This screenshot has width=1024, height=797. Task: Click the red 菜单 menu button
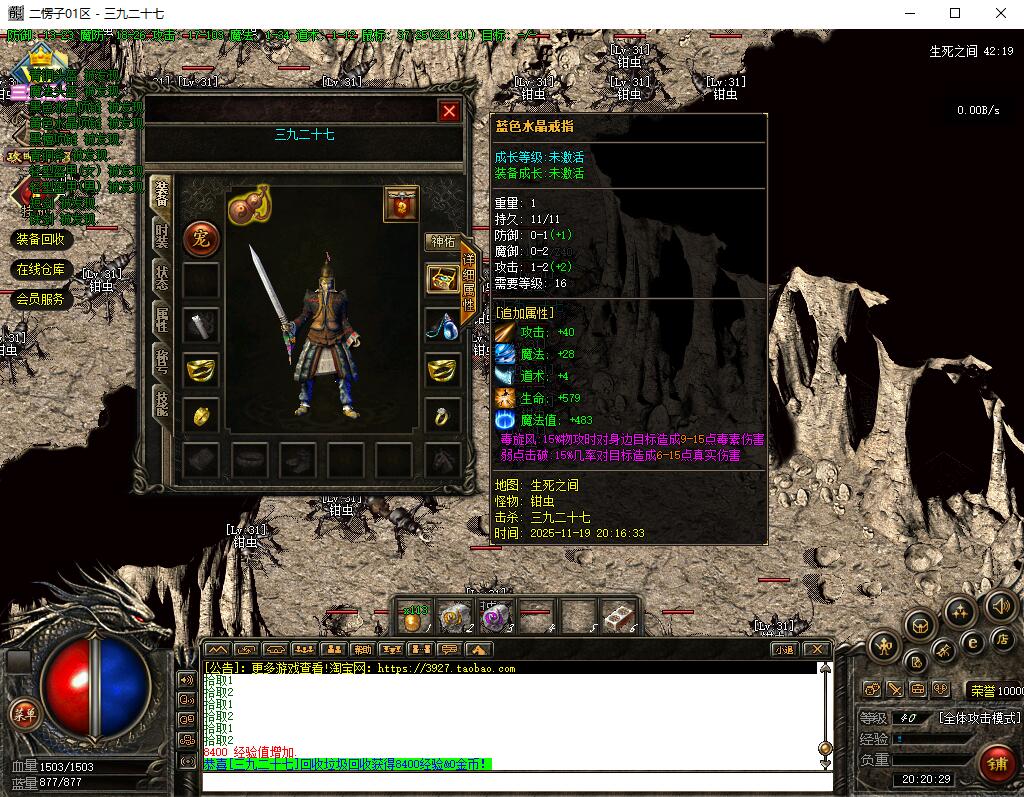pyautogui.click(x=22, y=713)
